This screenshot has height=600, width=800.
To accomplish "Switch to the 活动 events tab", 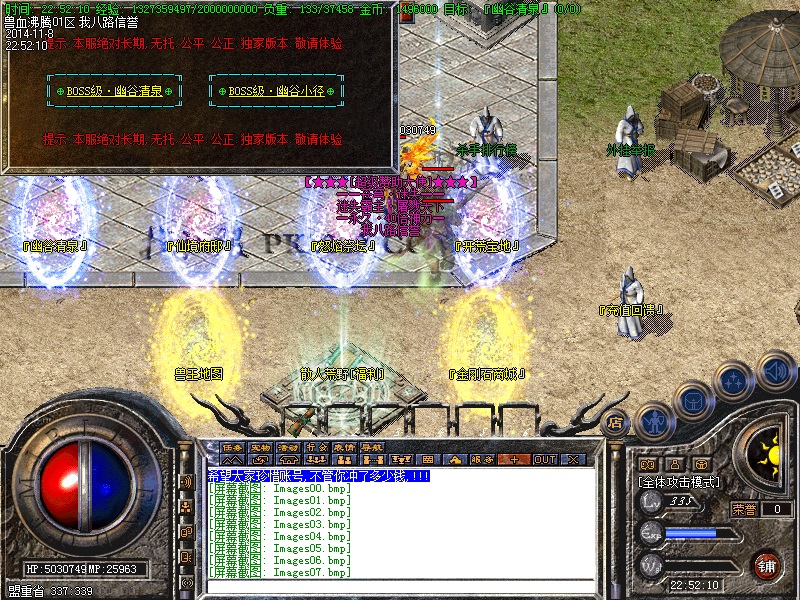I will click(x=288, y=447).
